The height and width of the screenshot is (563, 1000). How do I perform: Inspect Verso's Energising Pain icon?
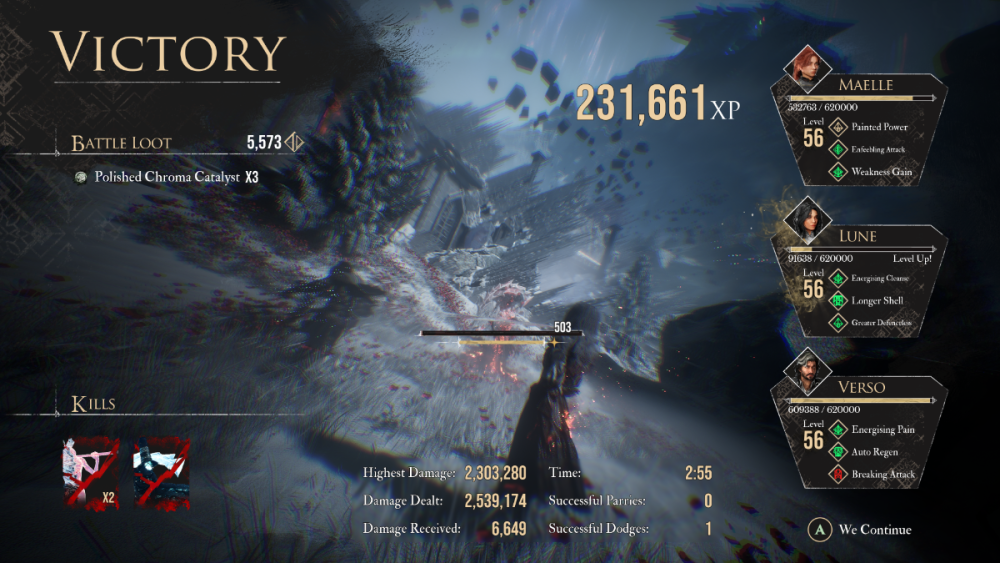(839, 429)
